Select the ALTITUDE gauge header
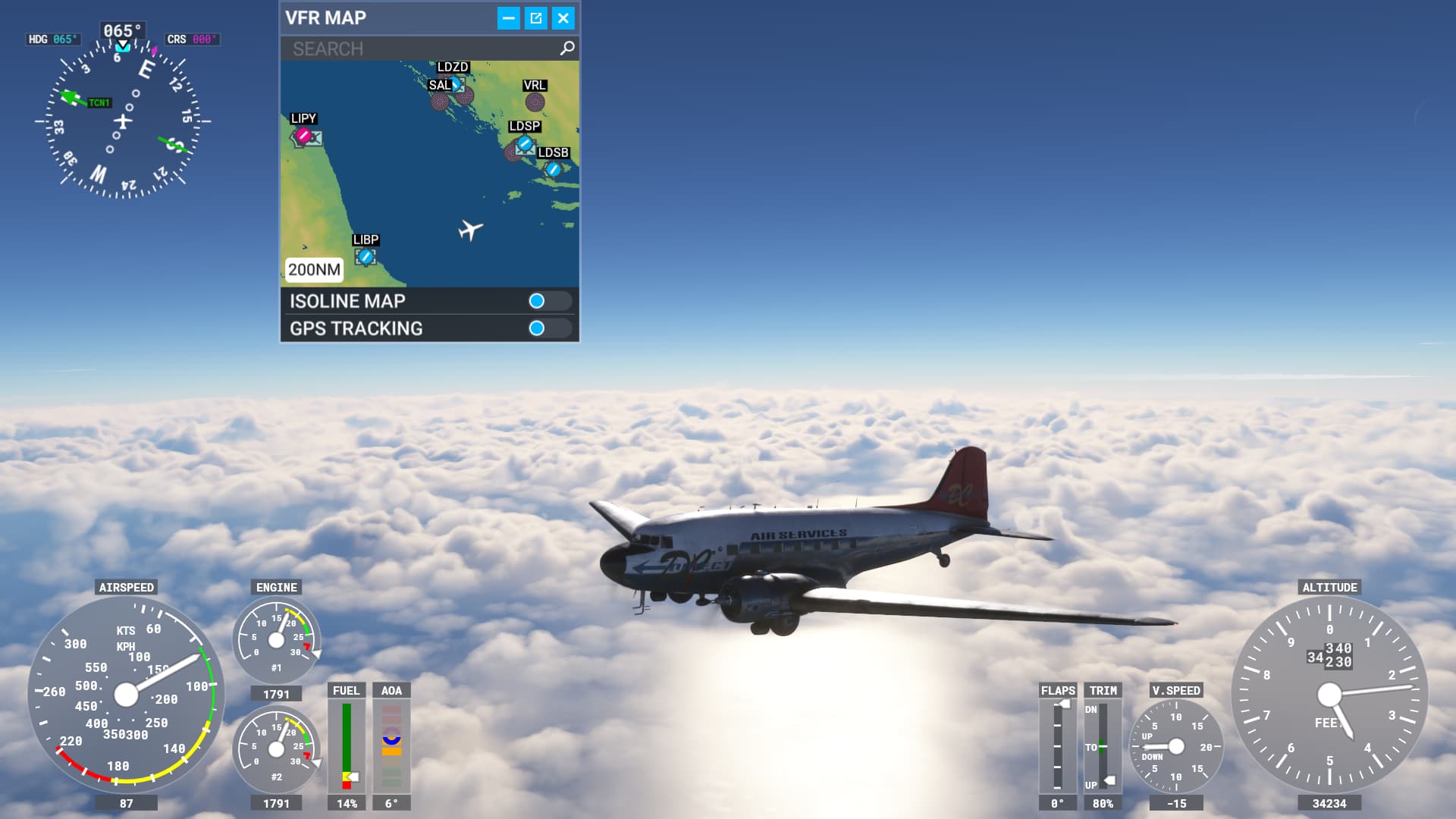Viewport: 1456px width, 819px height. point(1328,586)
